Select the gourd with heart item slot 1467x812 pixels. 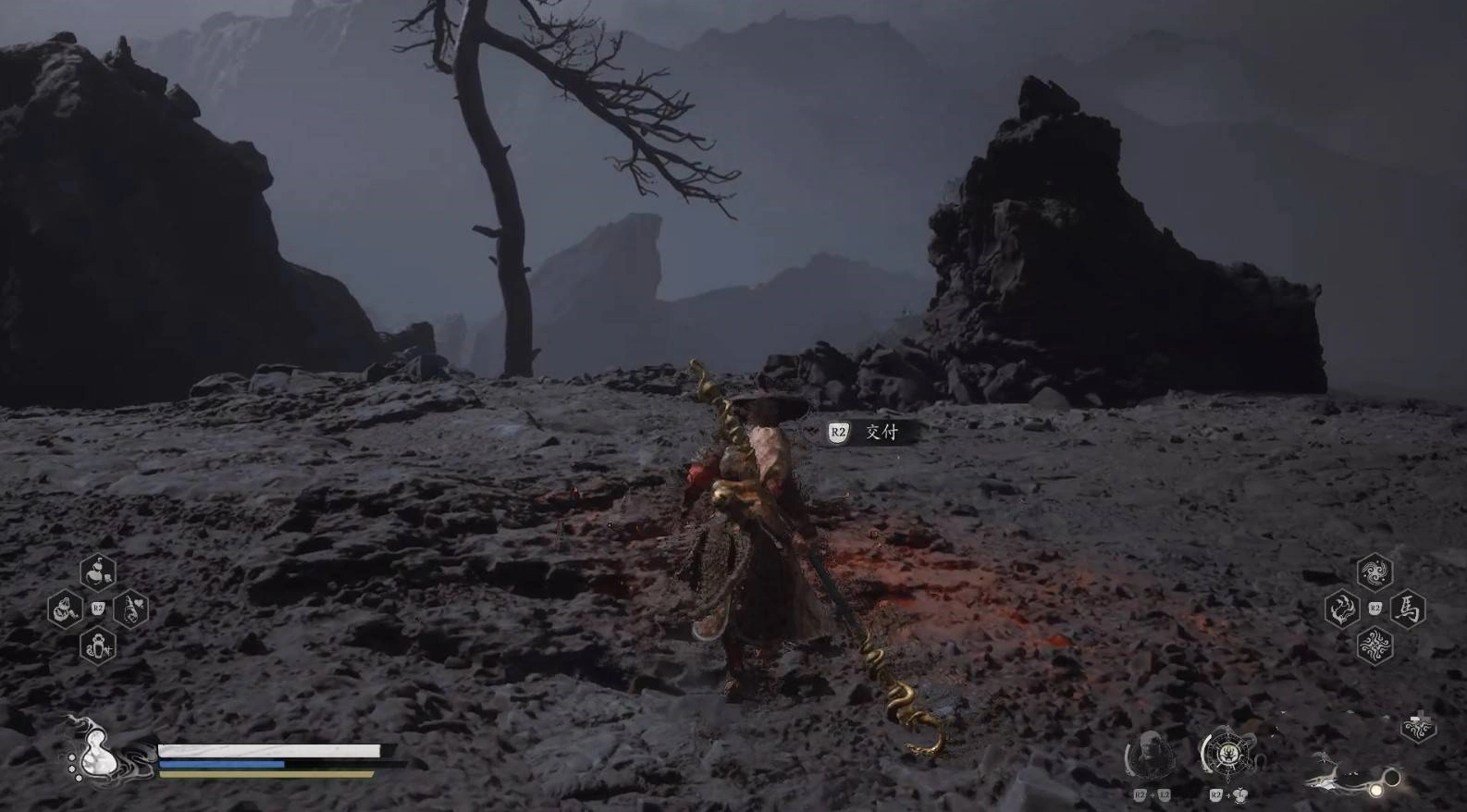click(131, 609)
